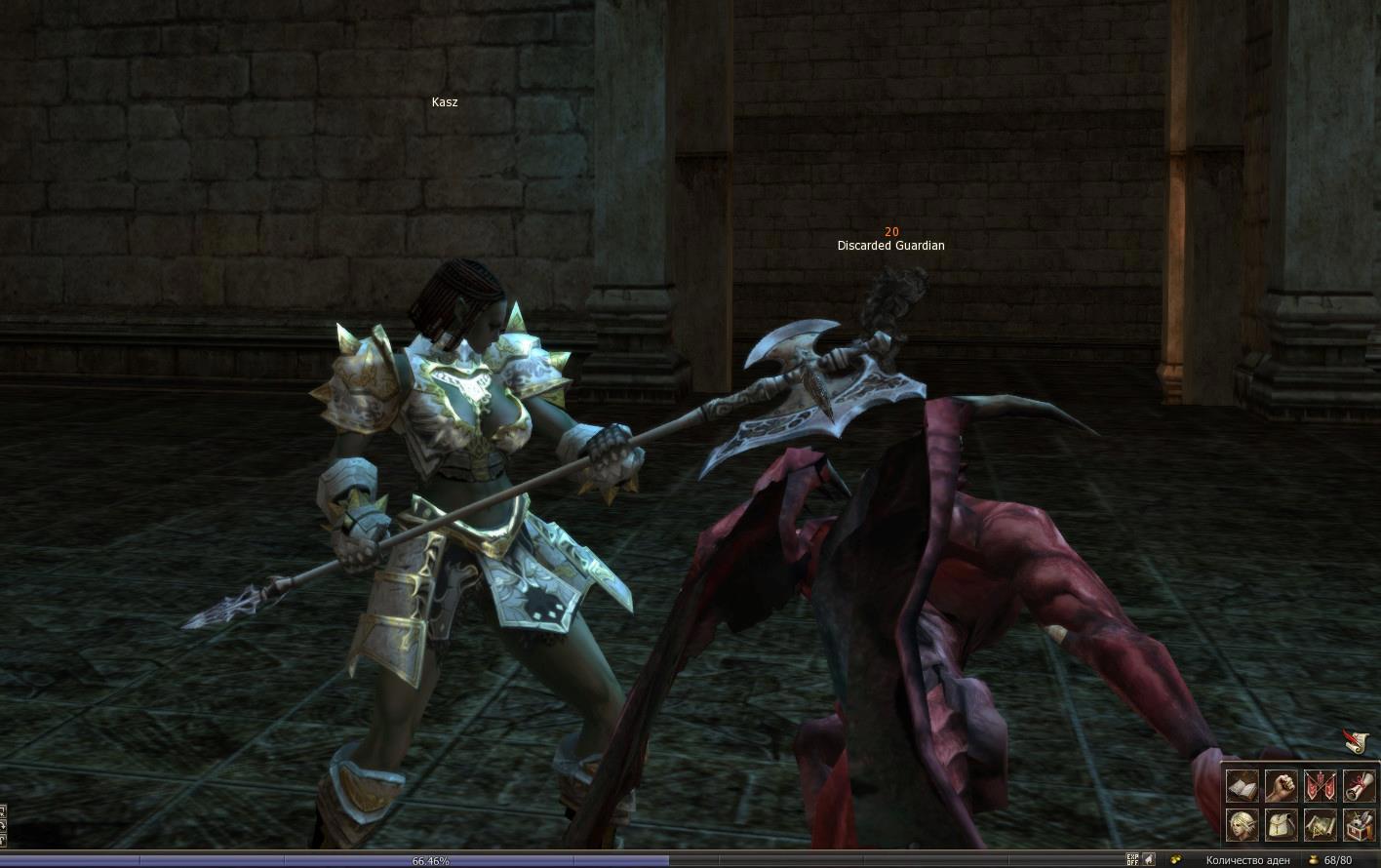Select the Discarded Guardian name label

coord(890,246)
